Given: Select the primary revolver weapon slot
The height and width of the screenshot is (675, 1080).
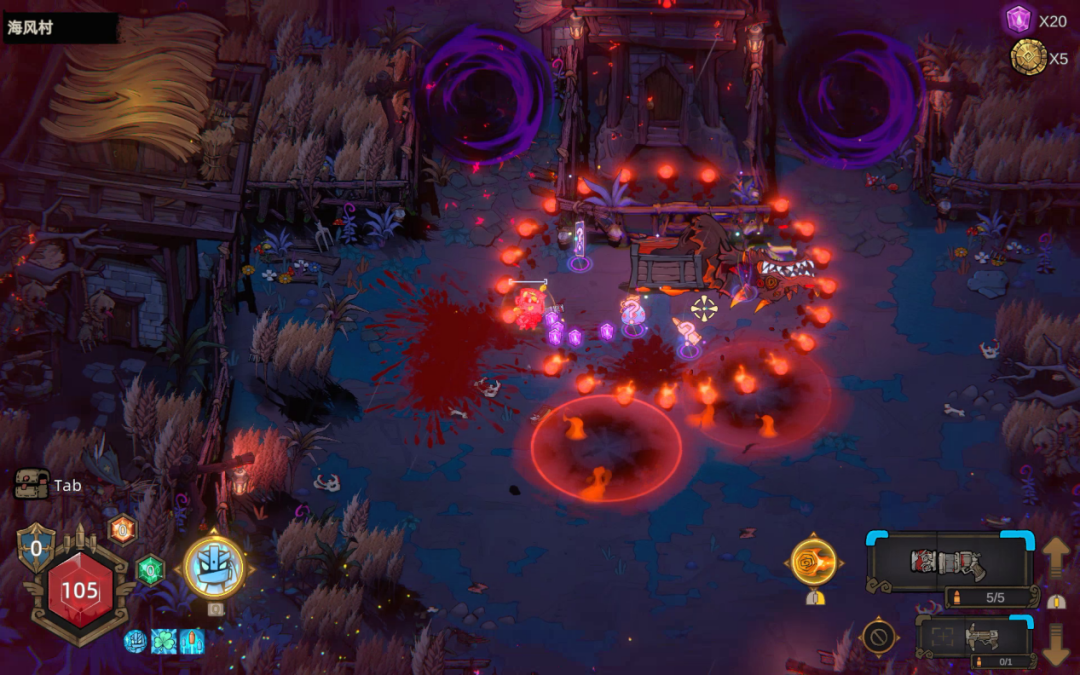Looking at the screenshot, I should 948,562.
